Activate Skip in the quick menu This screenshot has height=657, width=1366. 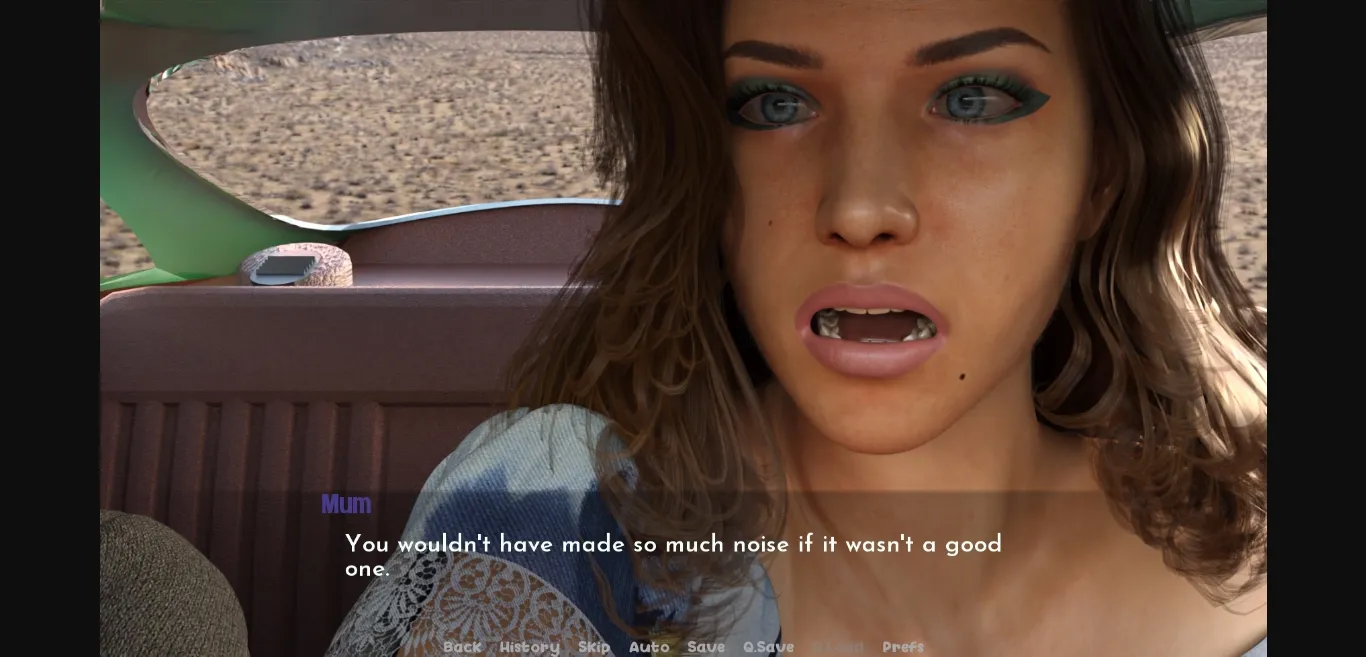pyautogui.click(x=594, y=647)
